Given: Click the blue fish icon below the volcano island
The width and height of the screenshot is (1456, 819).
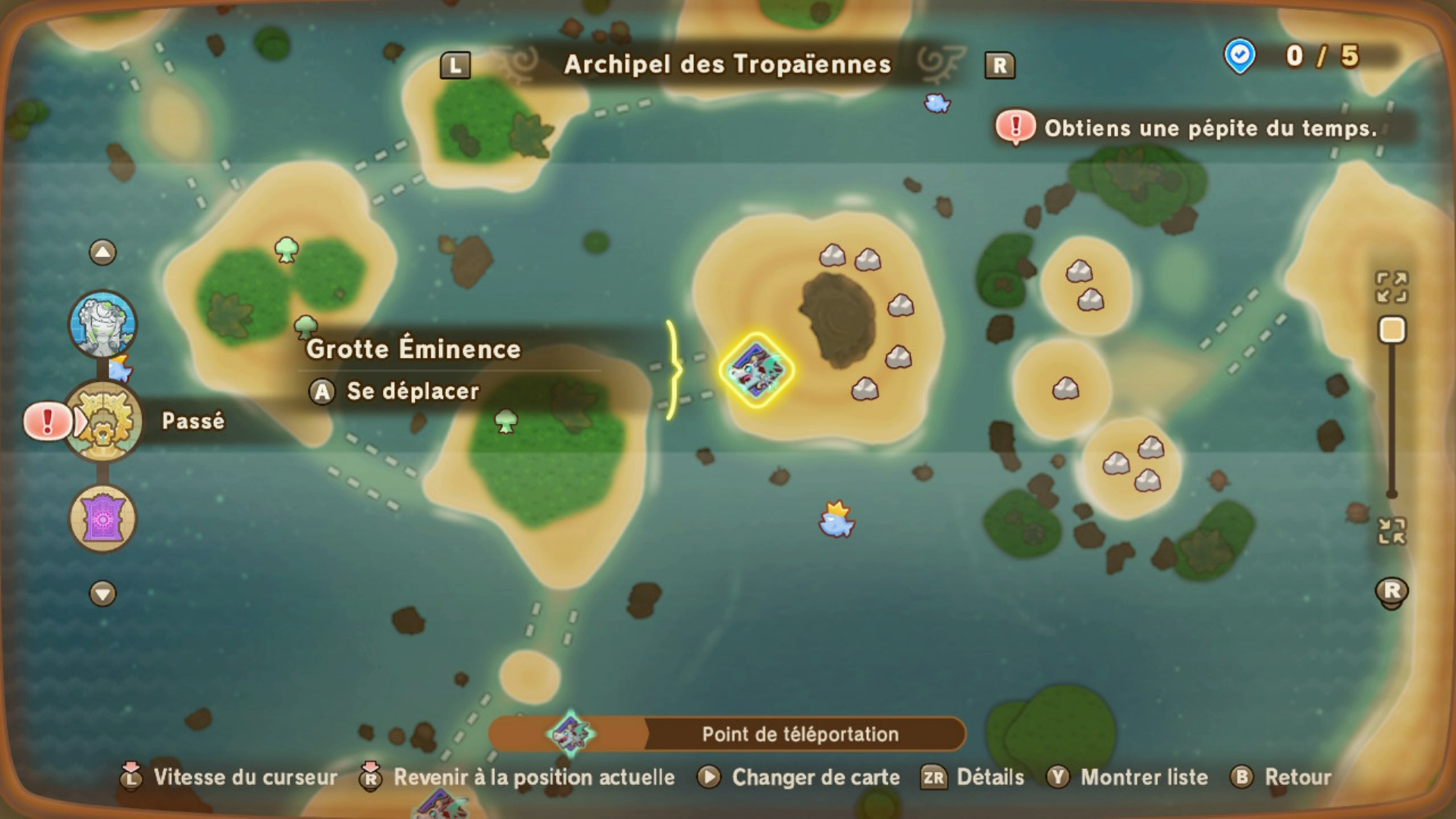Looking at the screenshot, I should click(x=835, y=523).
